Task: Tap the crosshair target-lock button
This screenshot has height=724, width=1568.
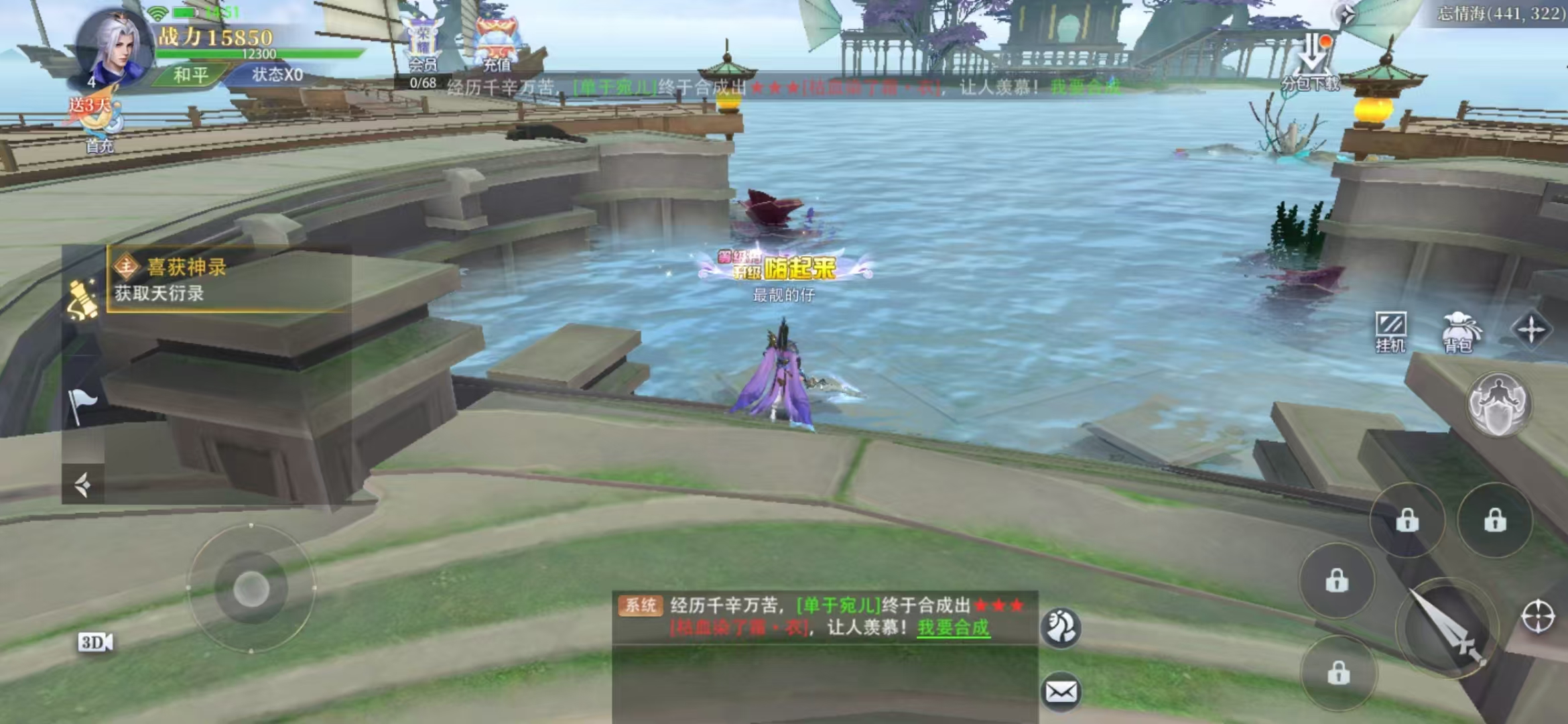Action: (x=1538, y=616)
